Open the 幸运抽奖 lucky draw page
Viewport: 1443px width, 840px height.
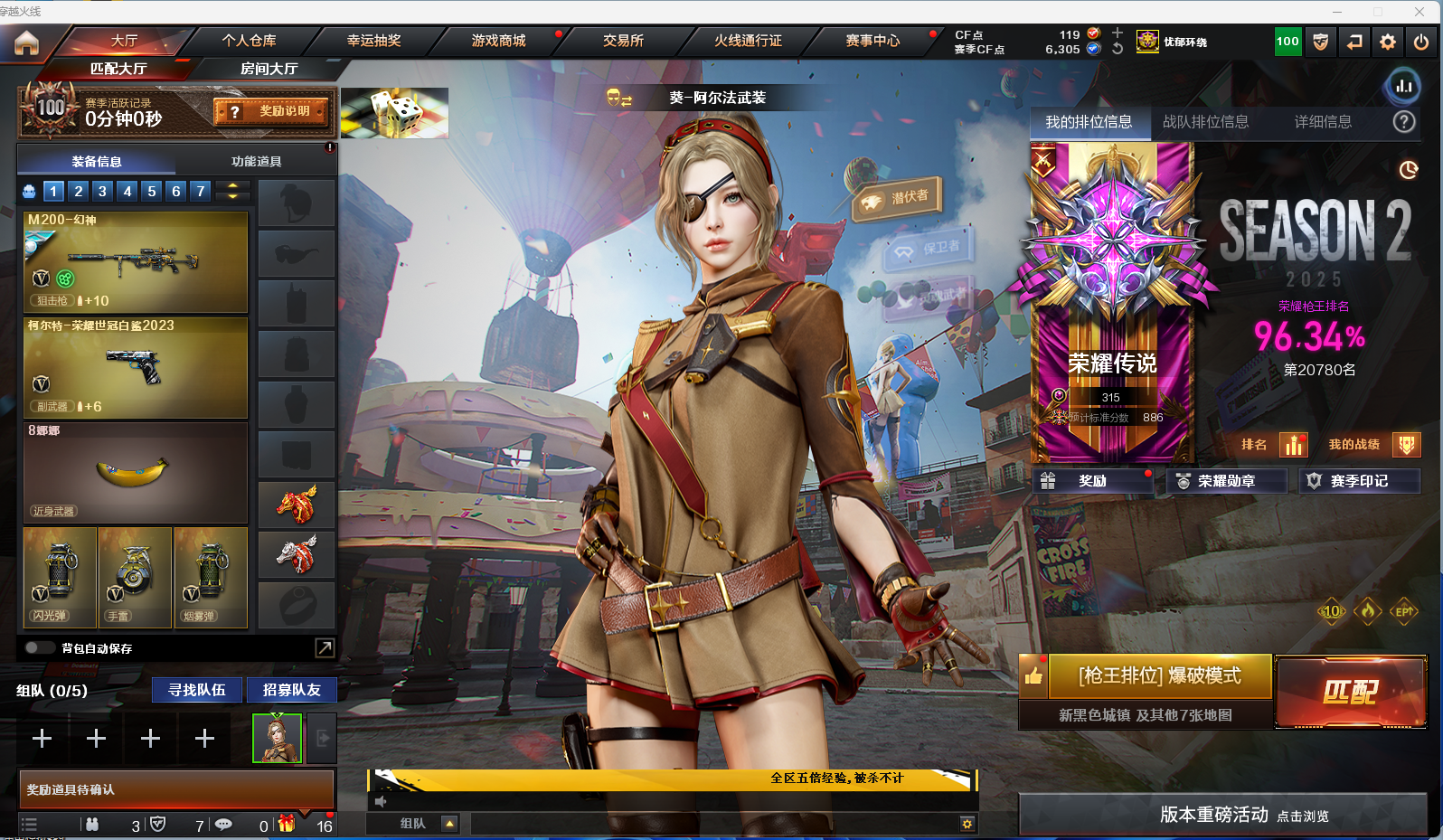click(x=373, y=41)
